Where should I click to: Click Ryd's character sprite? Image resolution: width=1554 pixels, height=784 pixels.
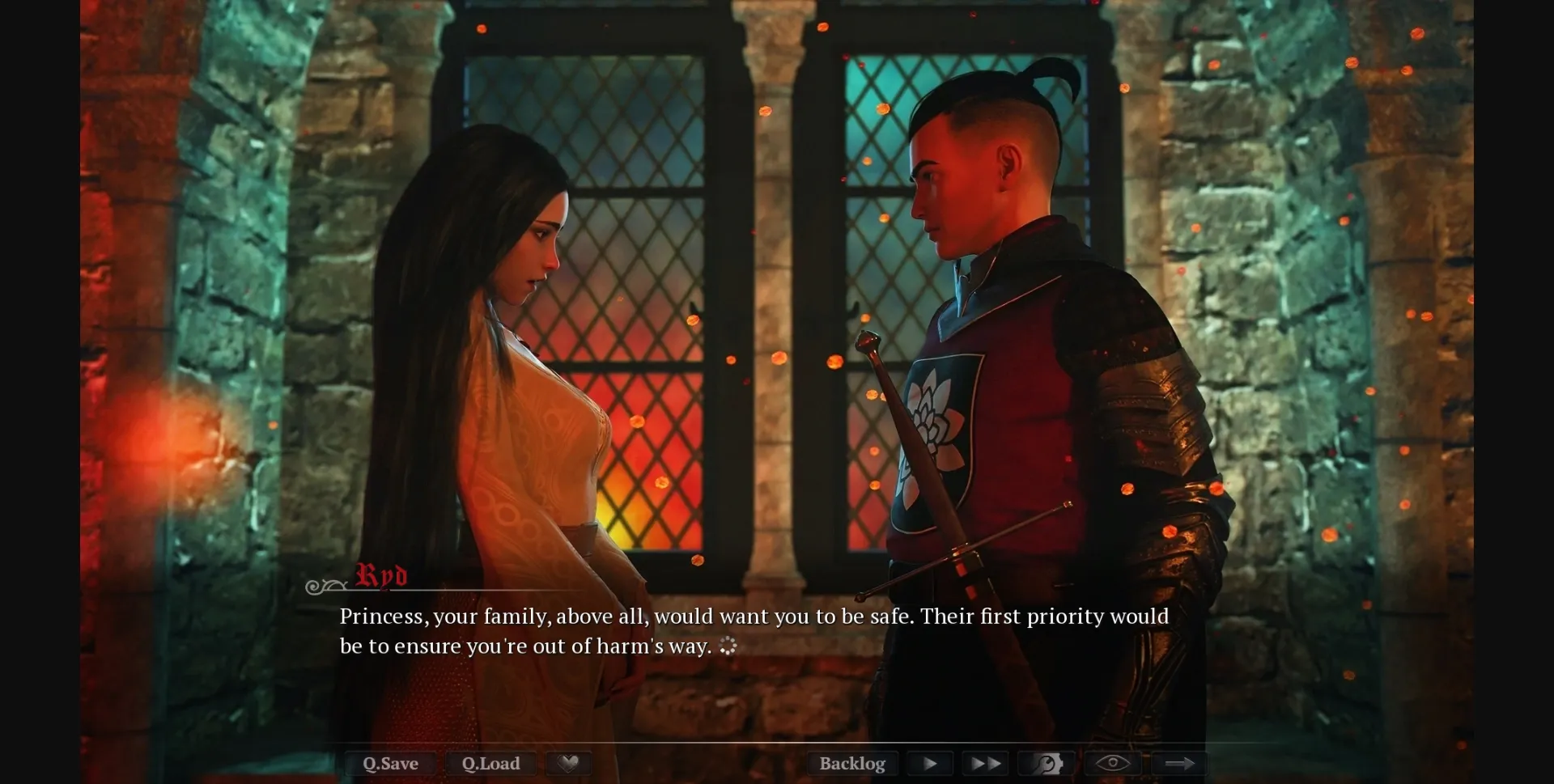coord(996,364)
